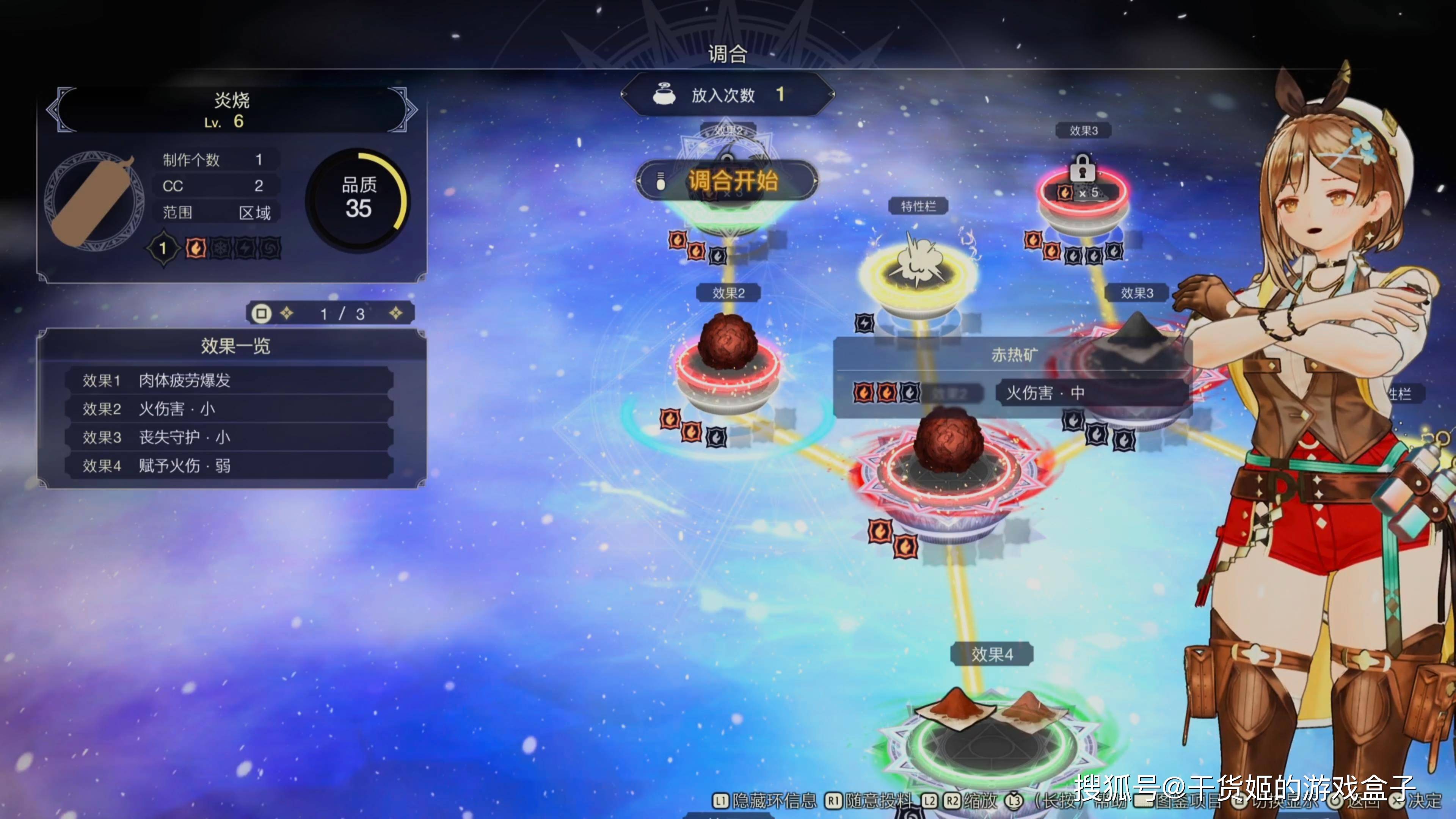This screenshot has width=1456, height=819.
Task: Select the 效果4 赋予火伤·弱 row
Action: [229, 466]
